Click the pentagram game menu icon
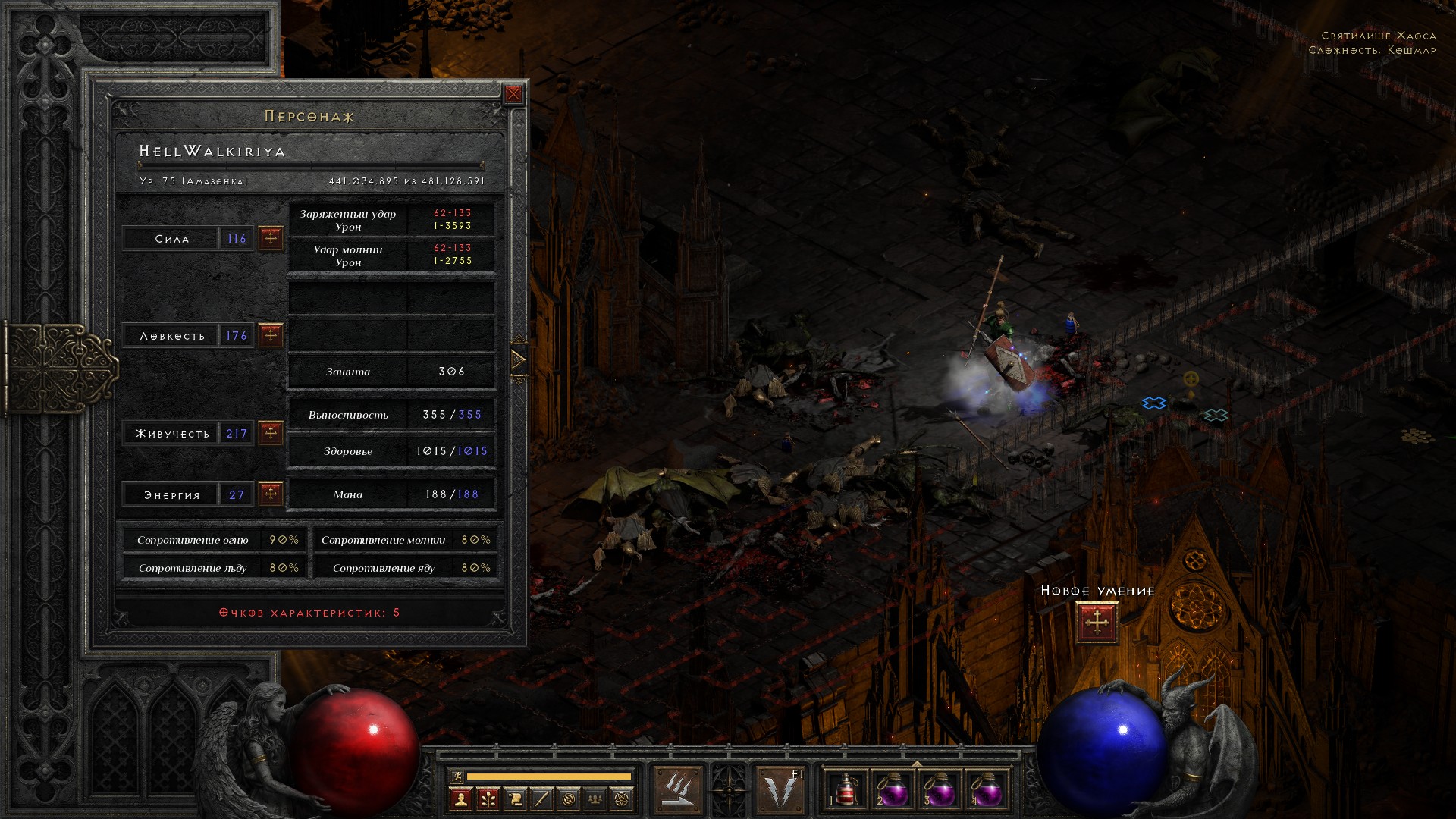1456x819 pixels. pos(623,799)
